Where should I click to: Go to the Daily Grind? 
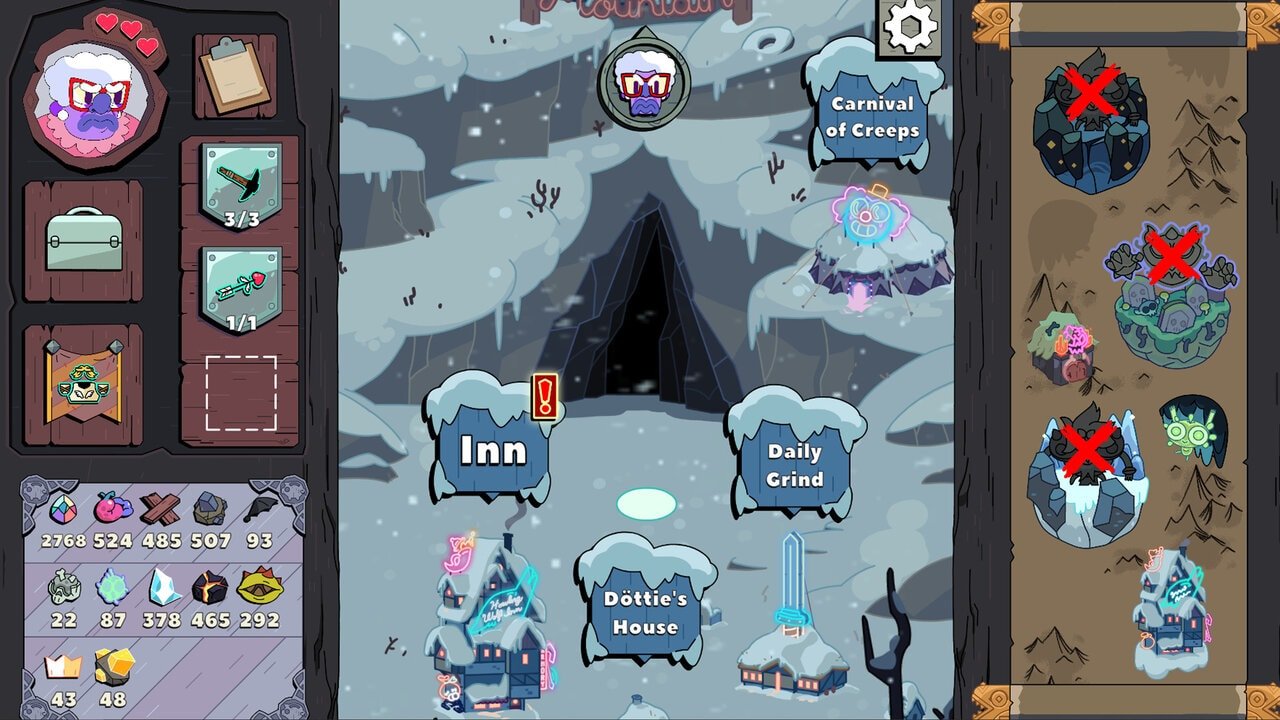pos(795,464)
